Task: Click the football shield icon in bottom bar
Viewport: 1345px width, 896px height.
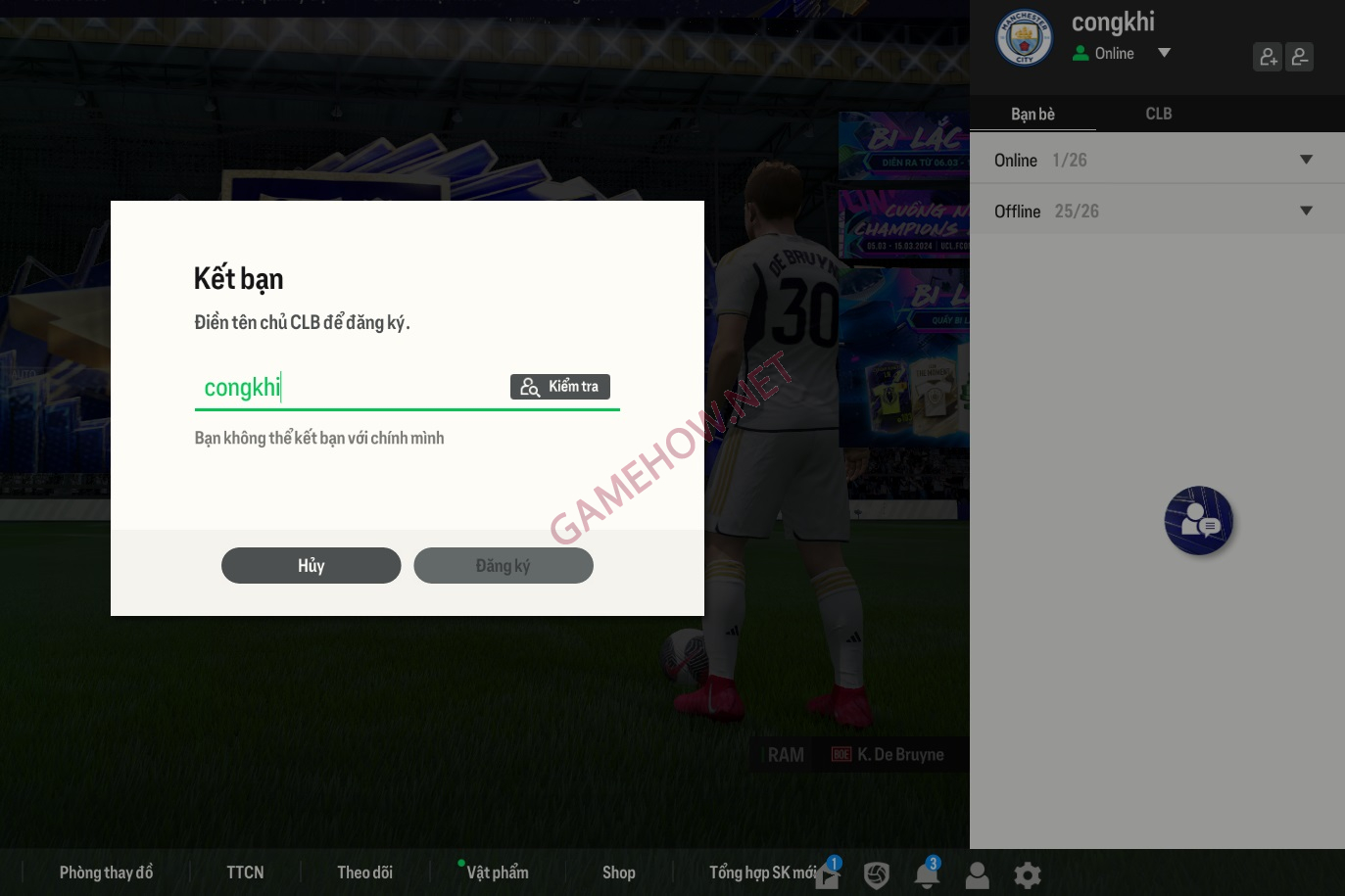Action: (x=877, y=874)
